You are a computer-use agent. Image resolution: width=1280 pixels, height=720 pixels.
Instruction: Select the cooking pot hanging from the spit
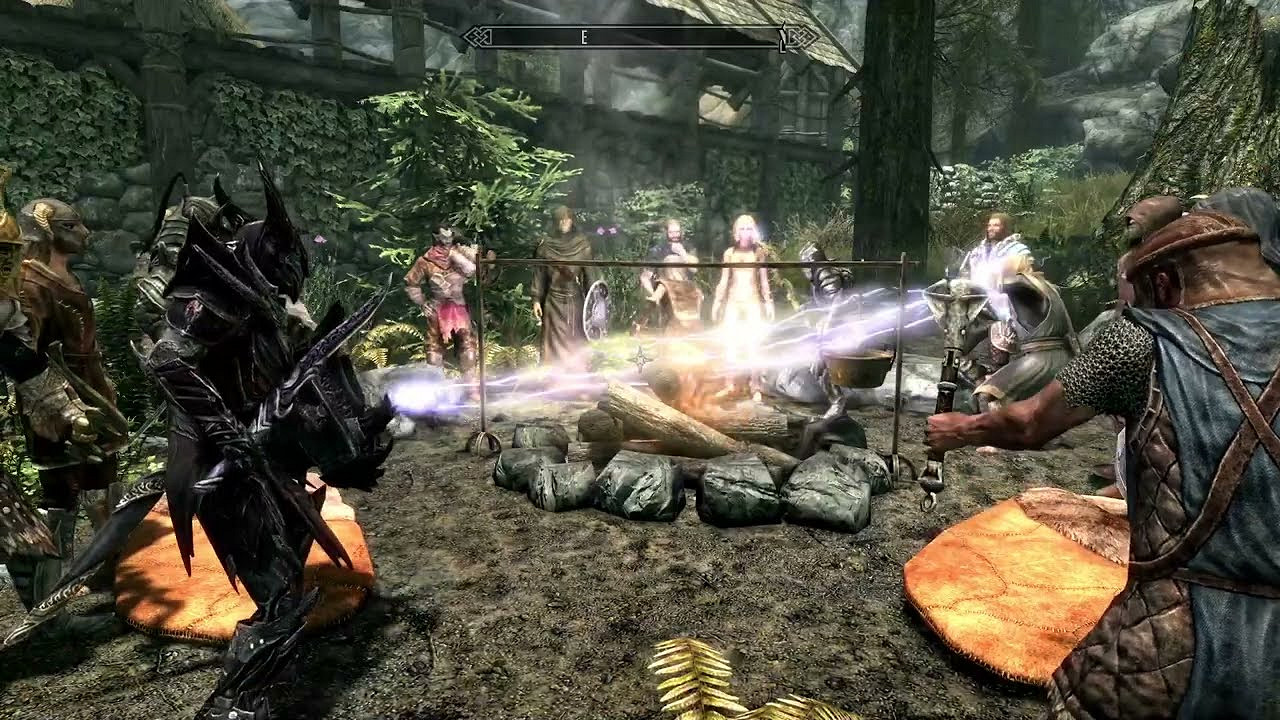point(853,370)
